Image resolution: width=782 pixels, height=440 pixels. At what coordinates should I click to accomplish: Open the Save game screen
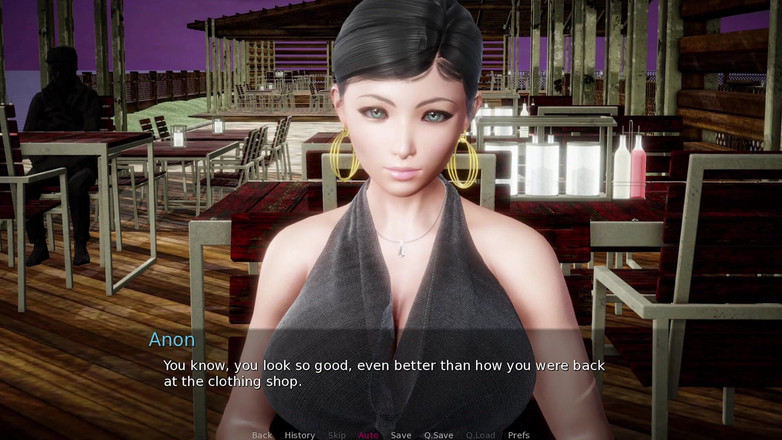[400, 435]
